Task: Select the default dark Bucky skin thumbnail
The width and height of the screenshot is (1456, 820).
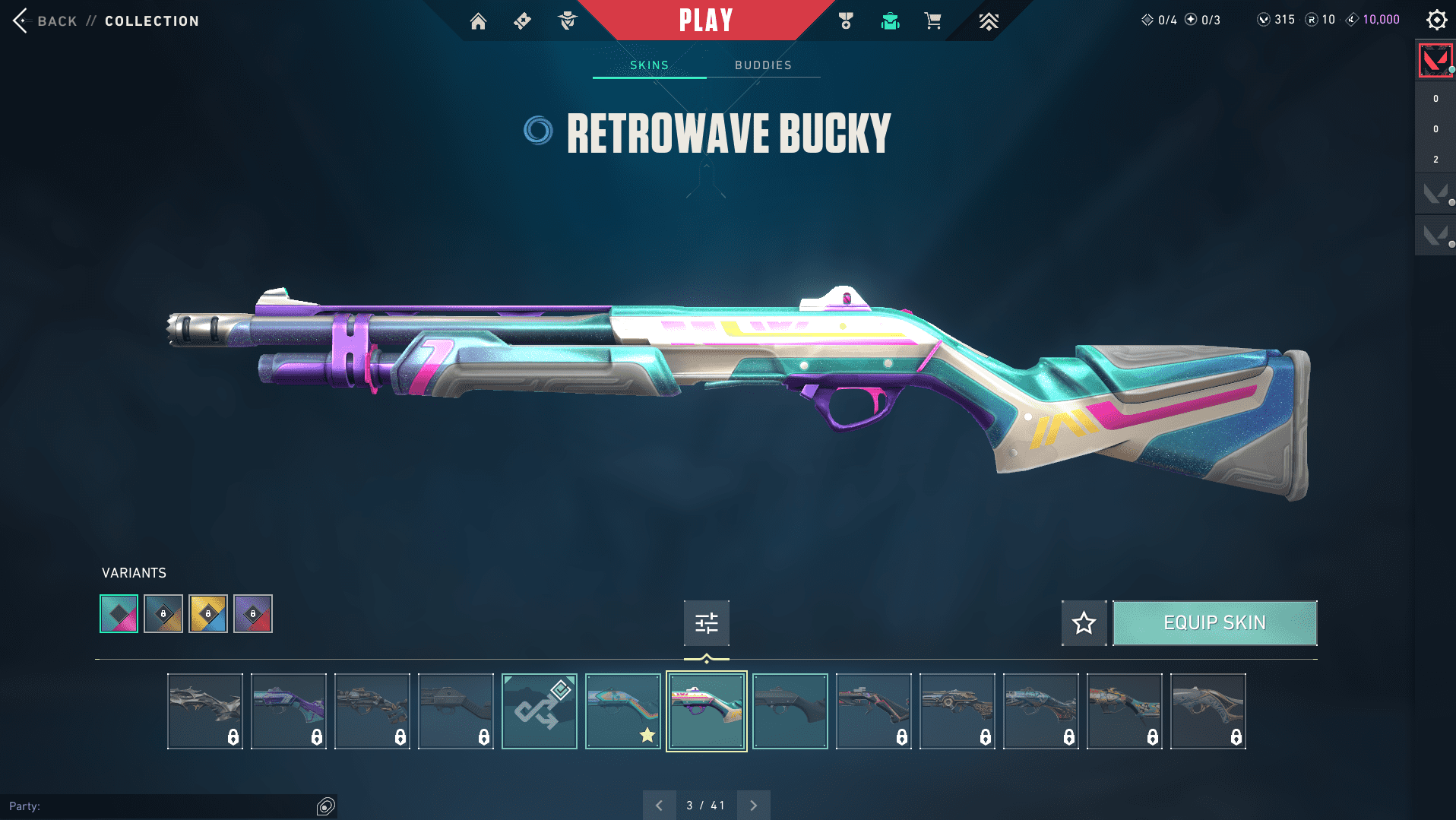Action: coord(790,711)
